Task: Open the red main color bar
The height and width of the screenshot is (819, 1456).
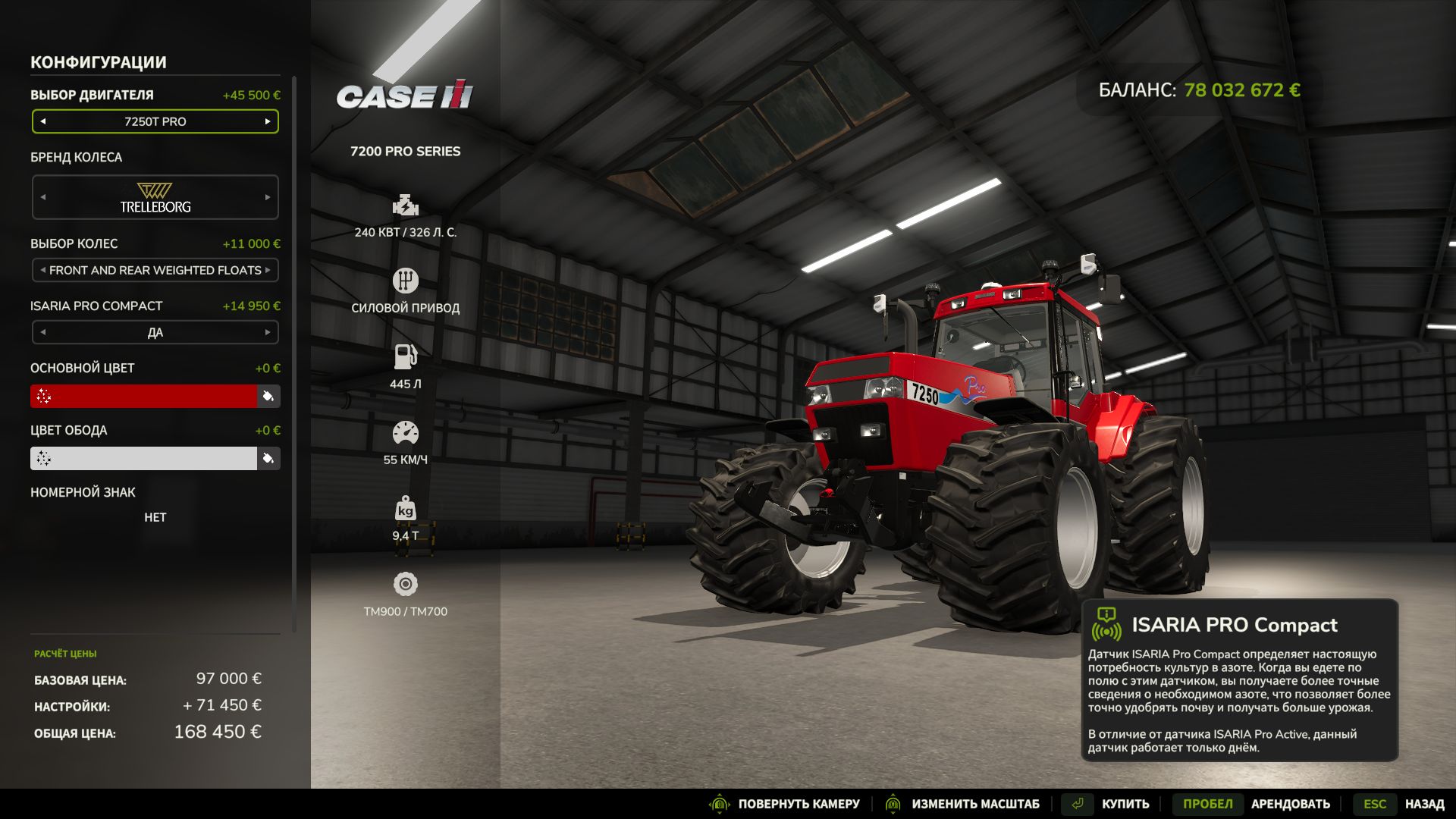Action: (x=144, y=396)
